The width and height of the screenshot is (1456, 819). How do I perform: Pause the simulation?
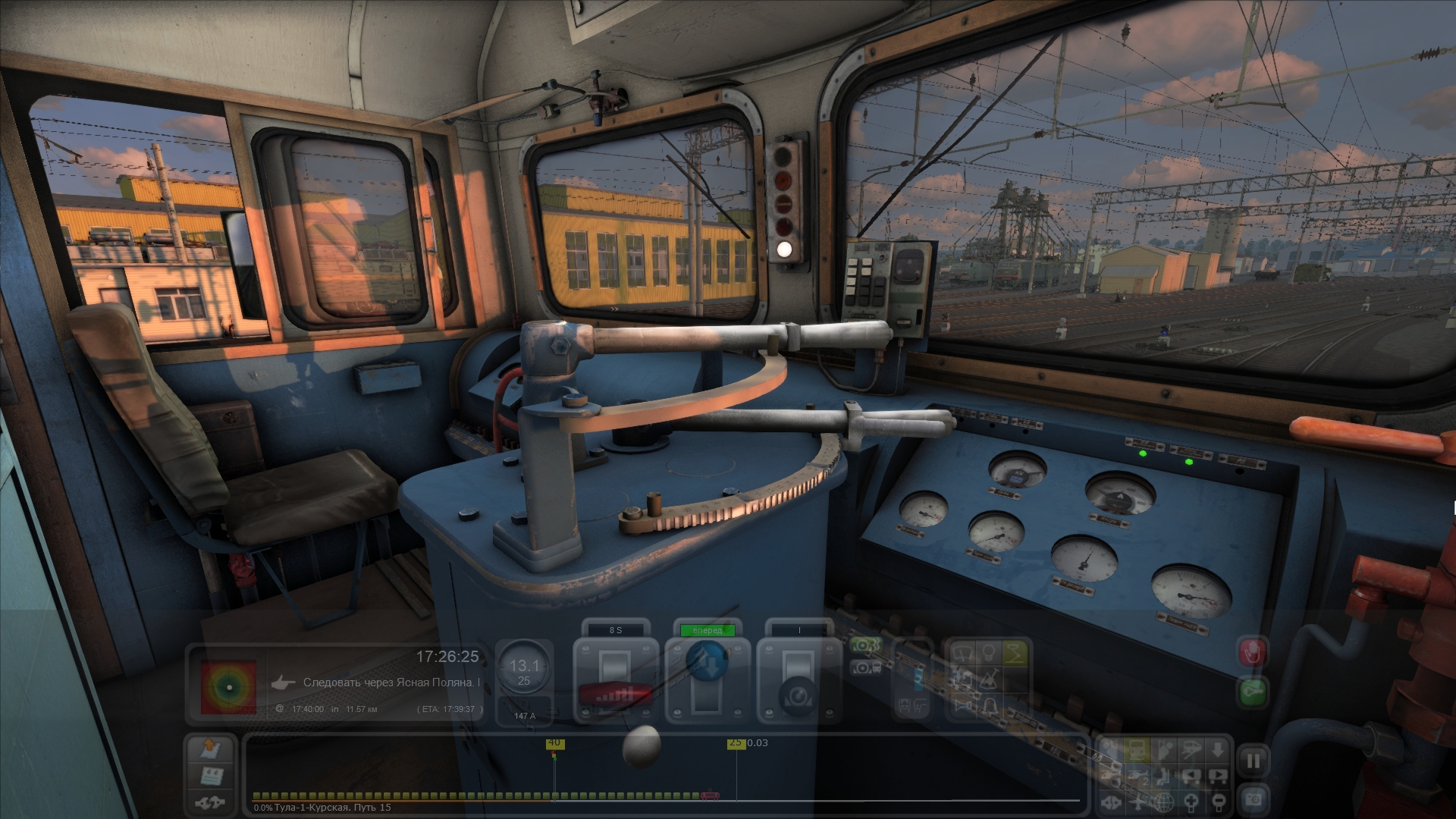(1253, 761)
